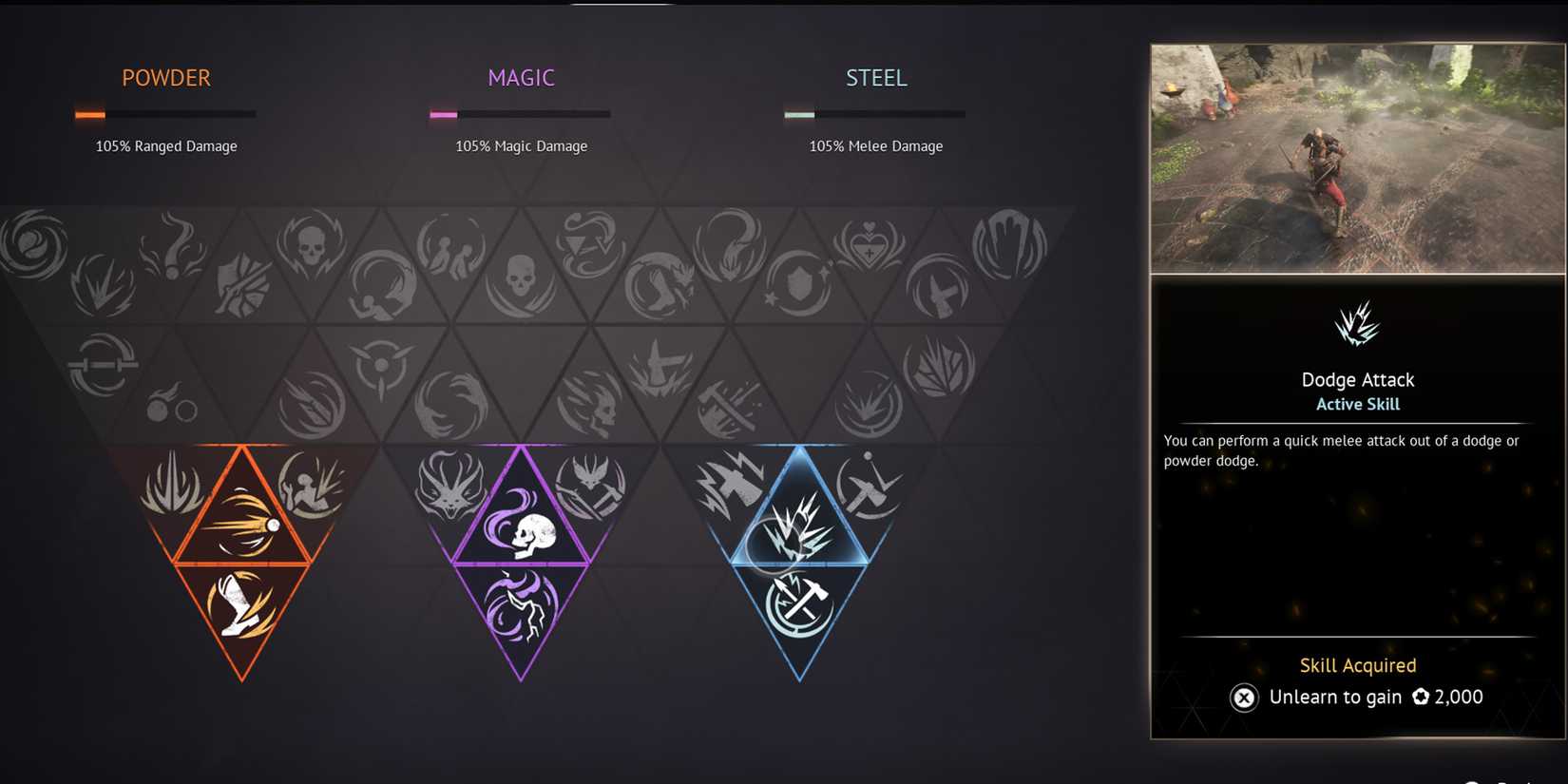Screen dimensions: 1568x784
Task: Select the purple skull skill in the Magic tree
Action: pos(522,528)
